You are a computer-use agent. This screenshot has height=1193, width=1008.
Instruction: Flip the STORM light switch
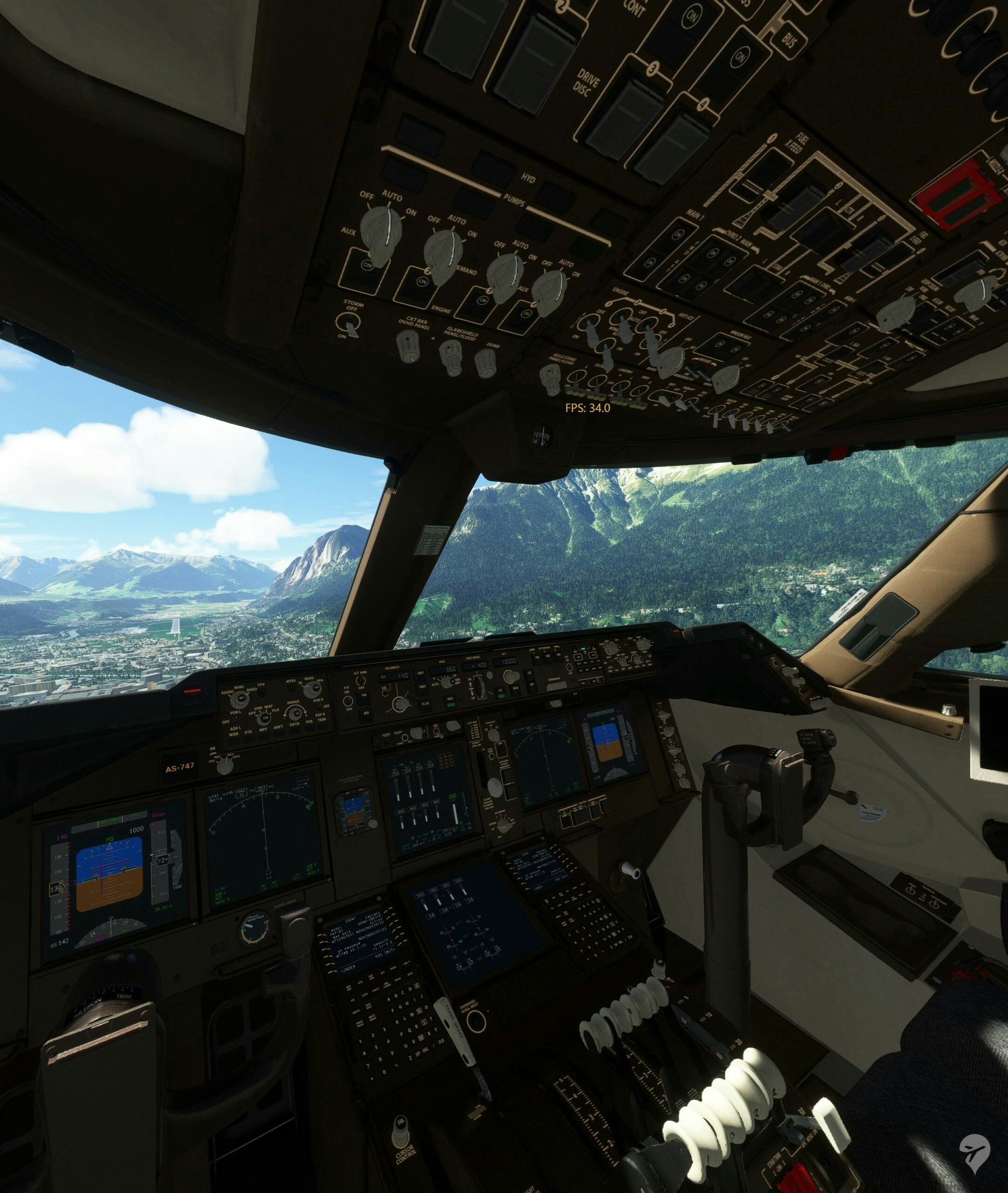coord(351,325)
